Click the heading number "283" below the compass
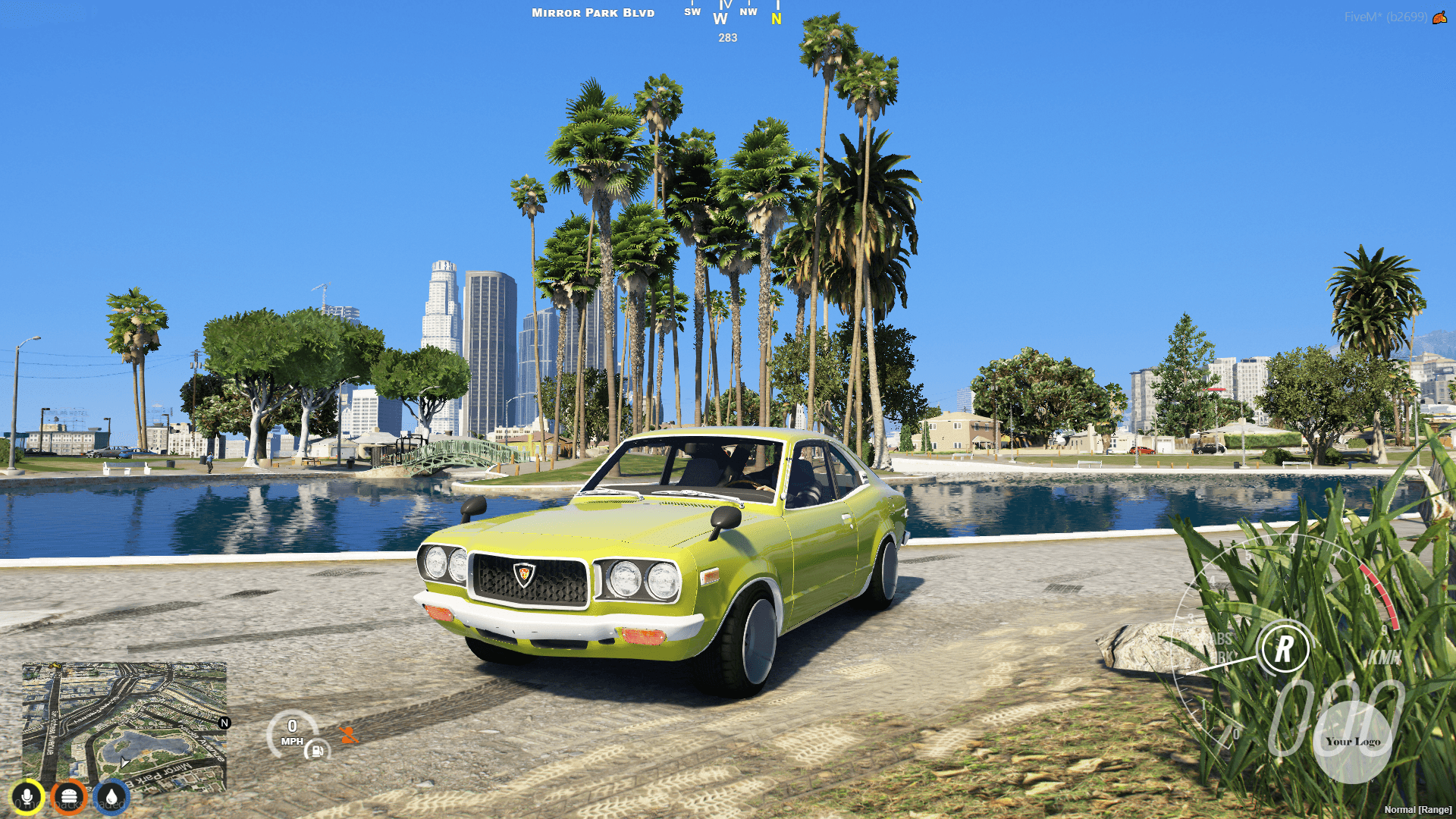 click(727, 38)
